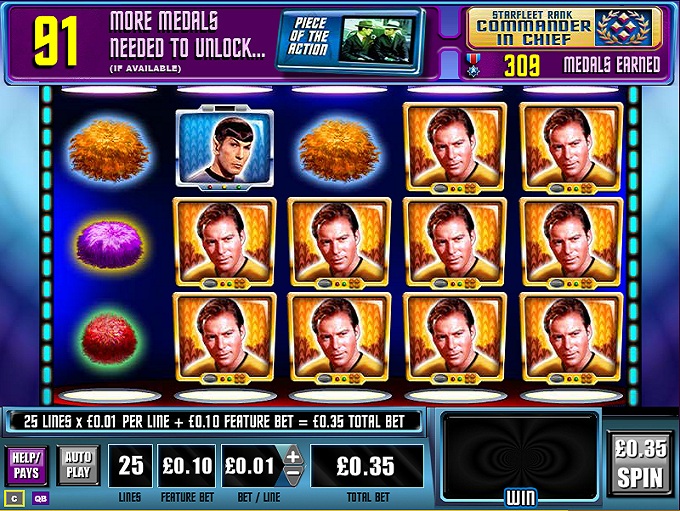The width and height of the screenshot is (680, 511).
Task: Click the small QB button
Action: (41, 497)
